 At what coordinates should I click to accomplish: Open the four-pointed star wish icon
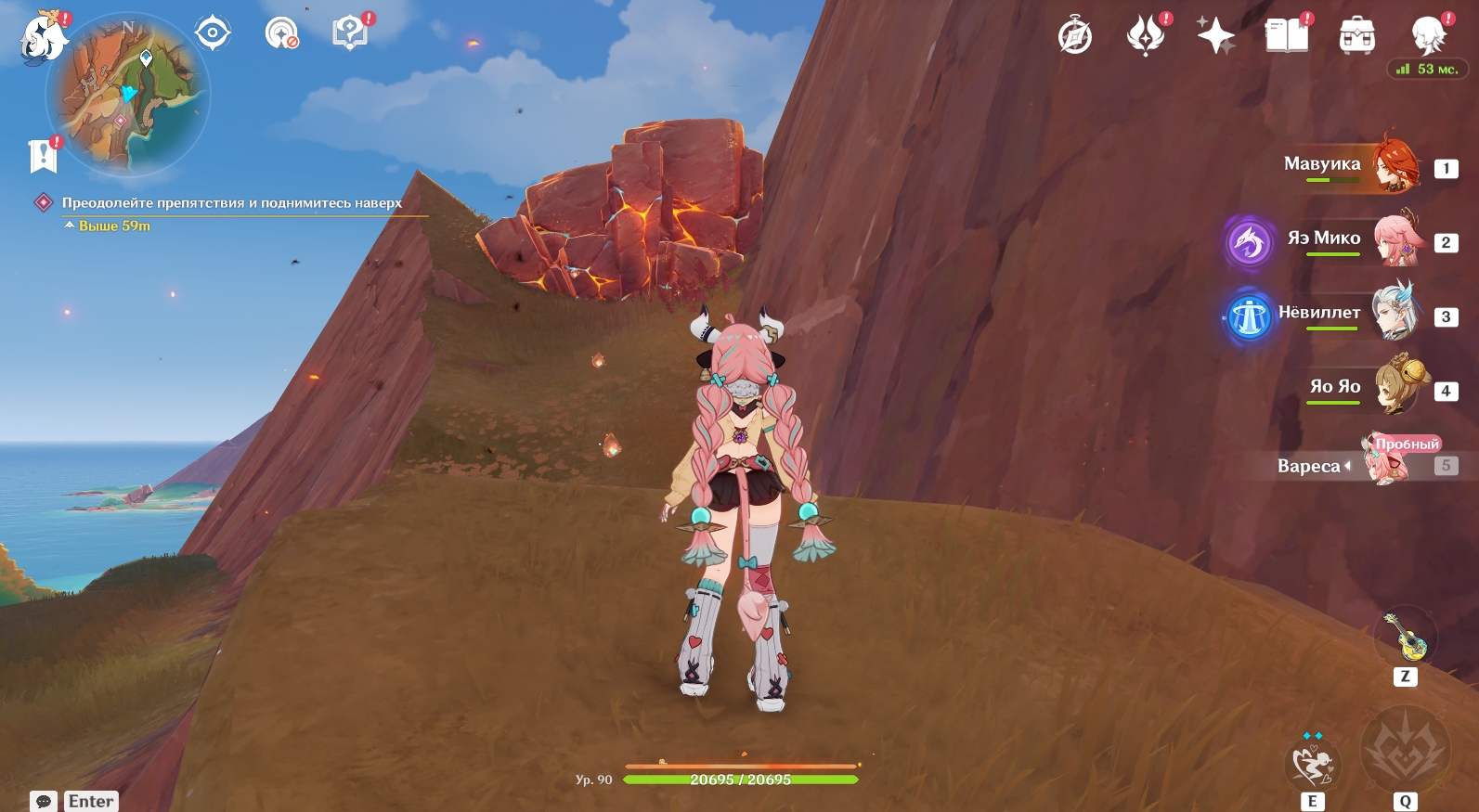[1215, 37]
